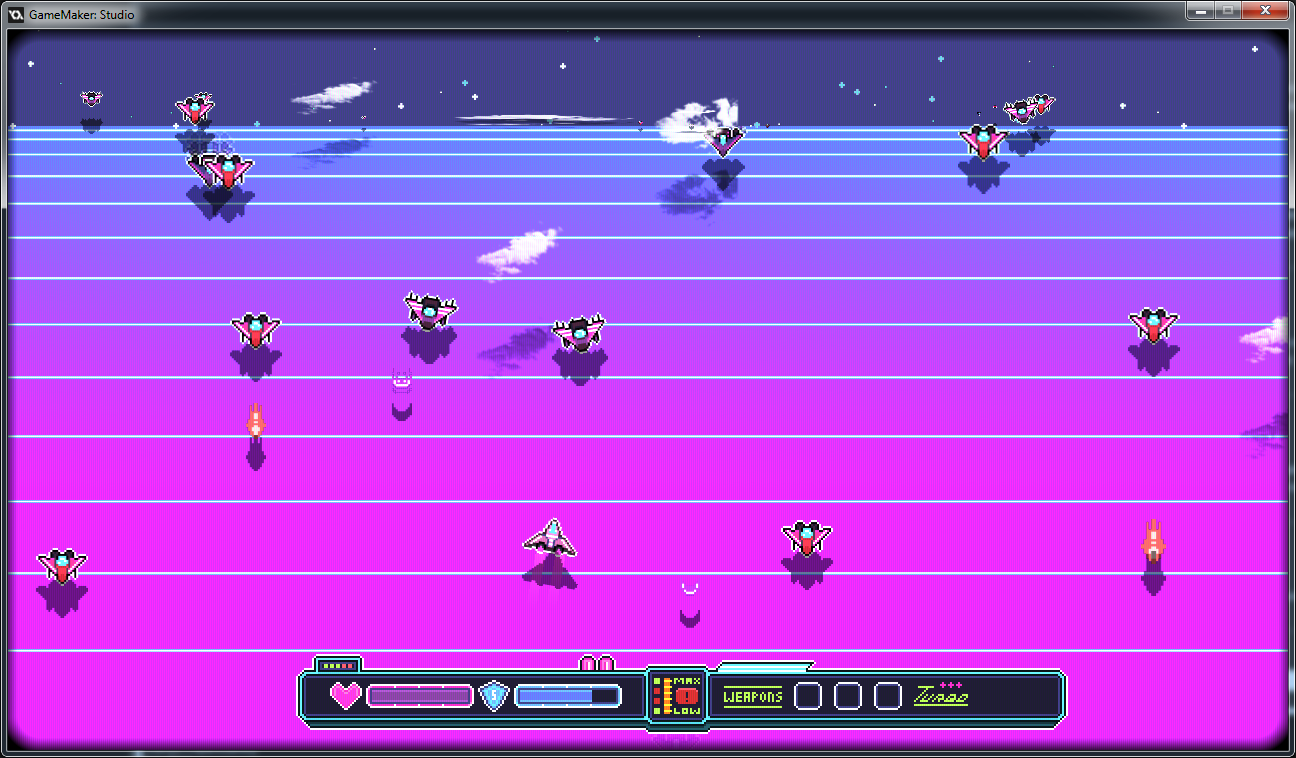Click the blue shield icon
1296x758 pixels.
click(494, 695)
